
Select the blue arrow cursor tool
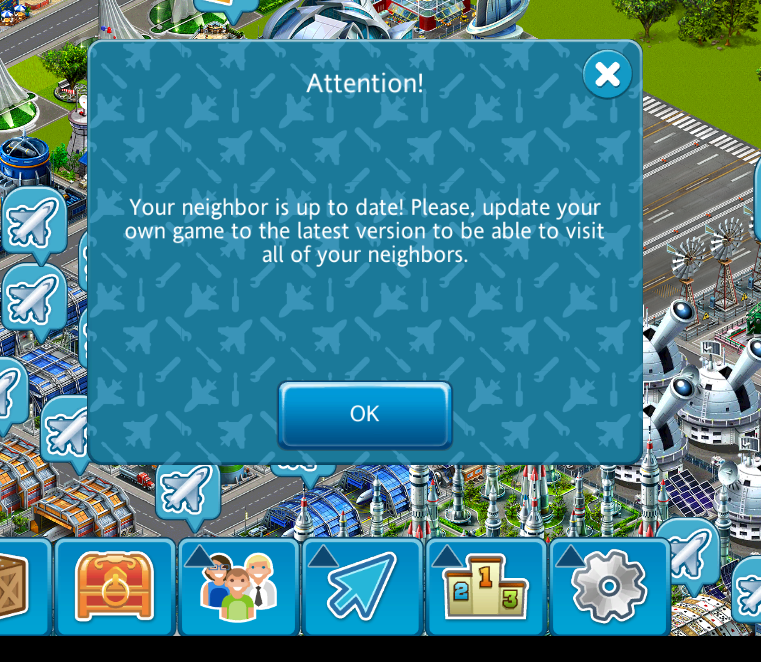pos(363,586)
